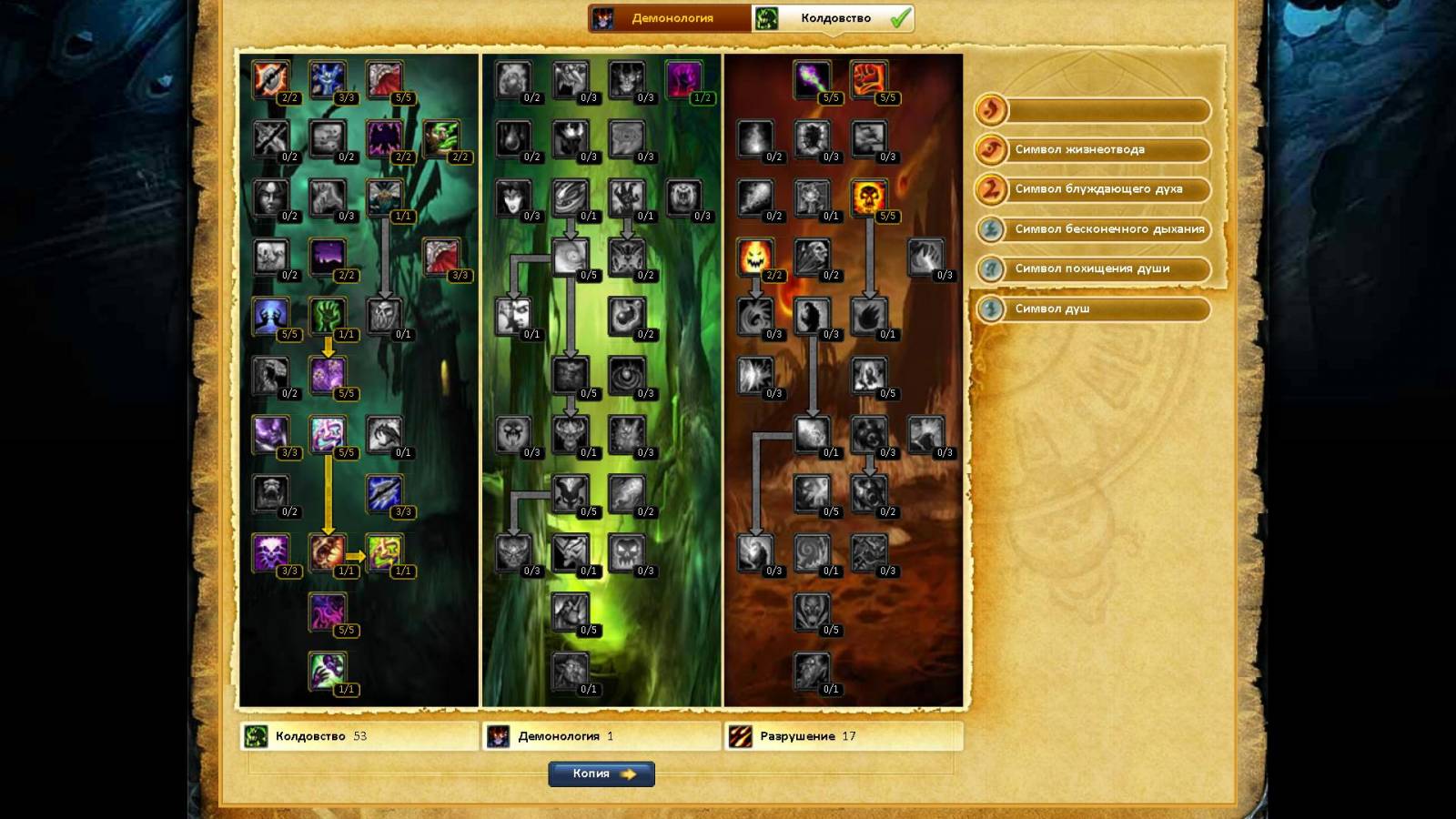Click the jack-o-lantern talent icon
The image size is (1456, 819).
coord(755,258)
